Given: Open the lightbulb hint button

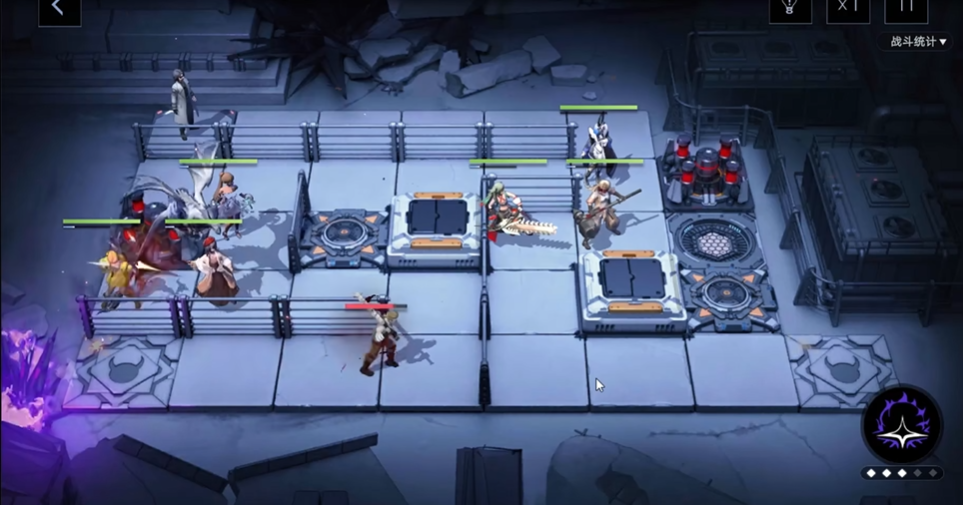Looking at the screenshot, I should click(x=789, y=8).
